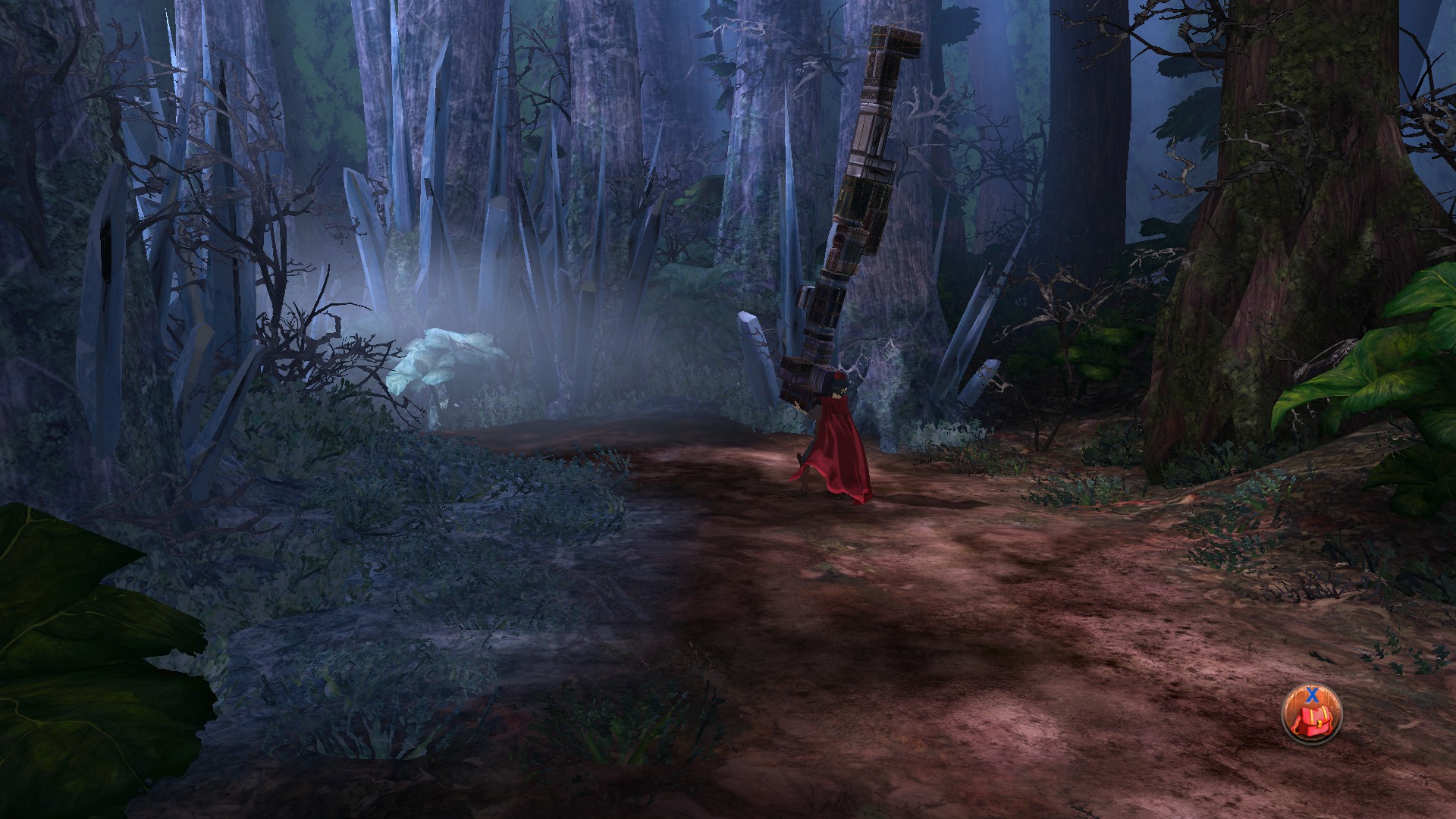Open the red backpack inventory icon
This screenshot has height=819, width=1456.
click(x=1311, y=714)
